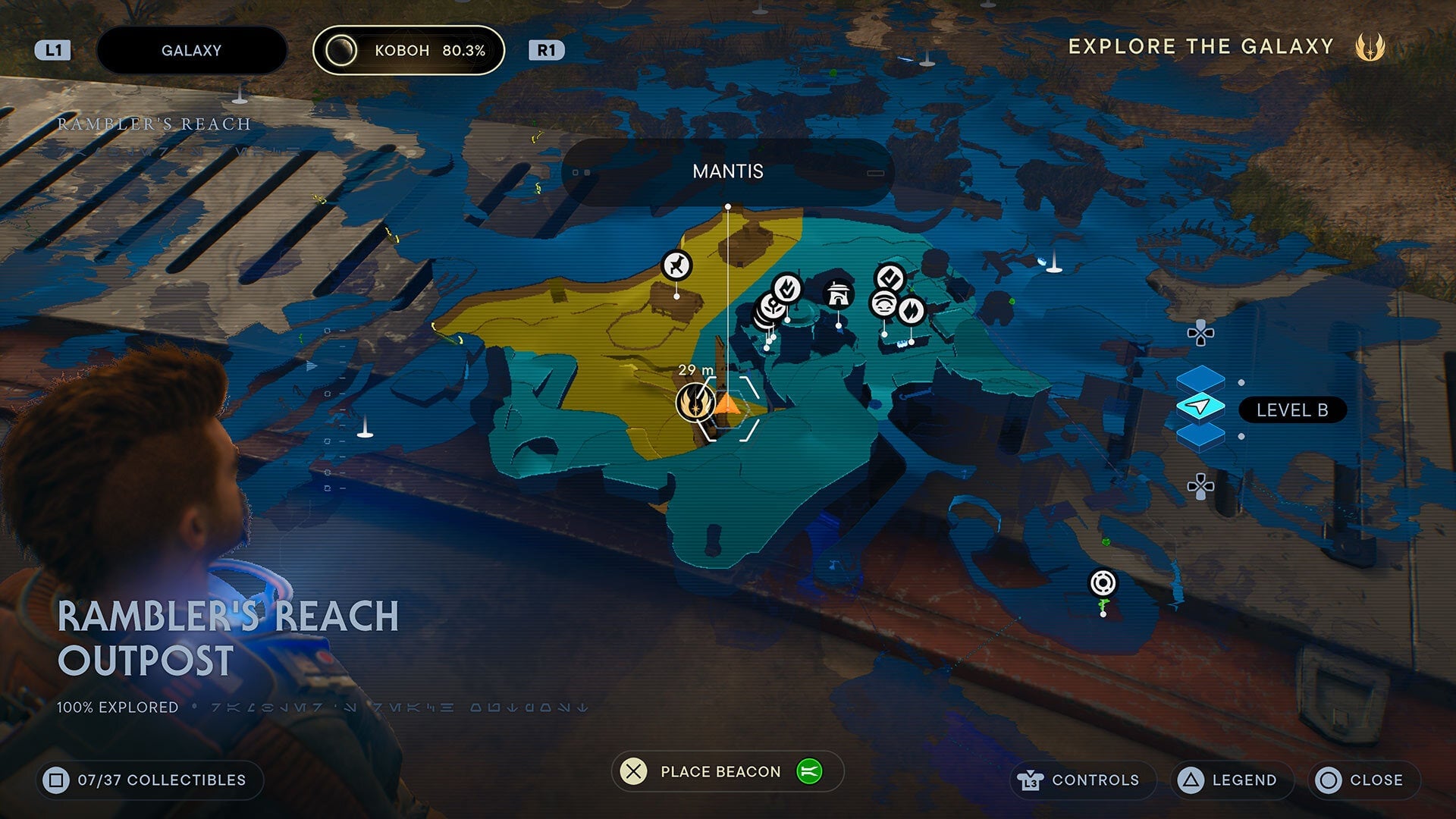
Task: Switch to the map layer above Level B
Action: click(x=1200, y=379)
